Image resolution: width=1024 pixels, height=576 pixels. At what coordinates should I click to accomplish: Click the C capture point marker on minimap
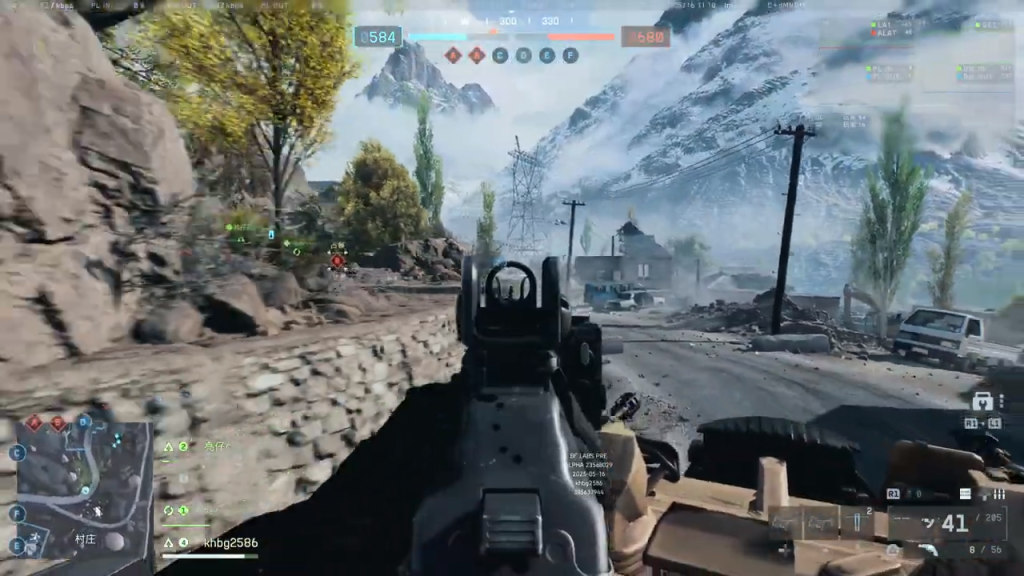tap(17, 453)
